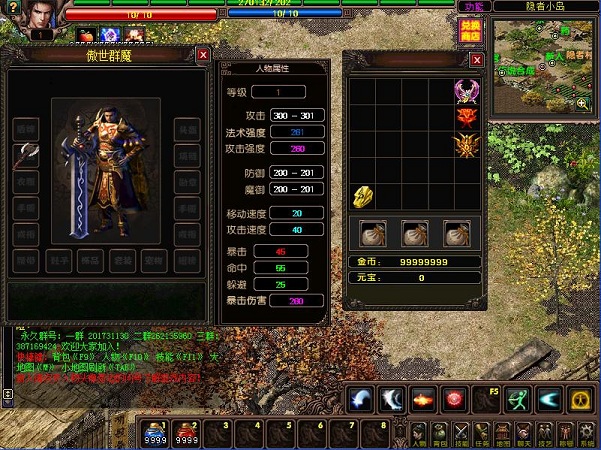
Task: Open the 人物 character menu button
Action: coord(420,432)
